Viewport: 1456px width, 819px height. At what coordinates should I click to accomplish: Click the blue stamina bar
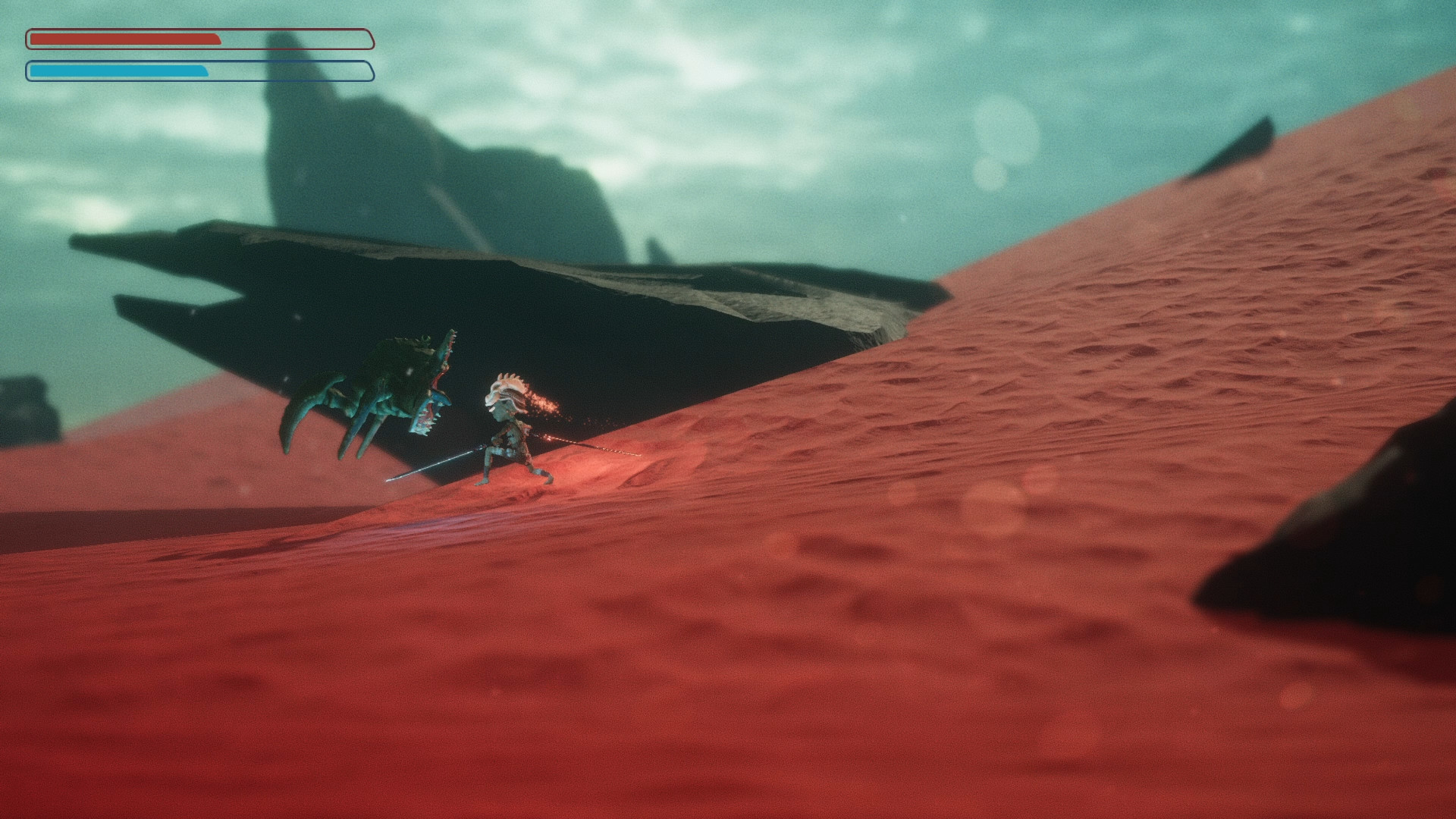[x=114, y=71]
